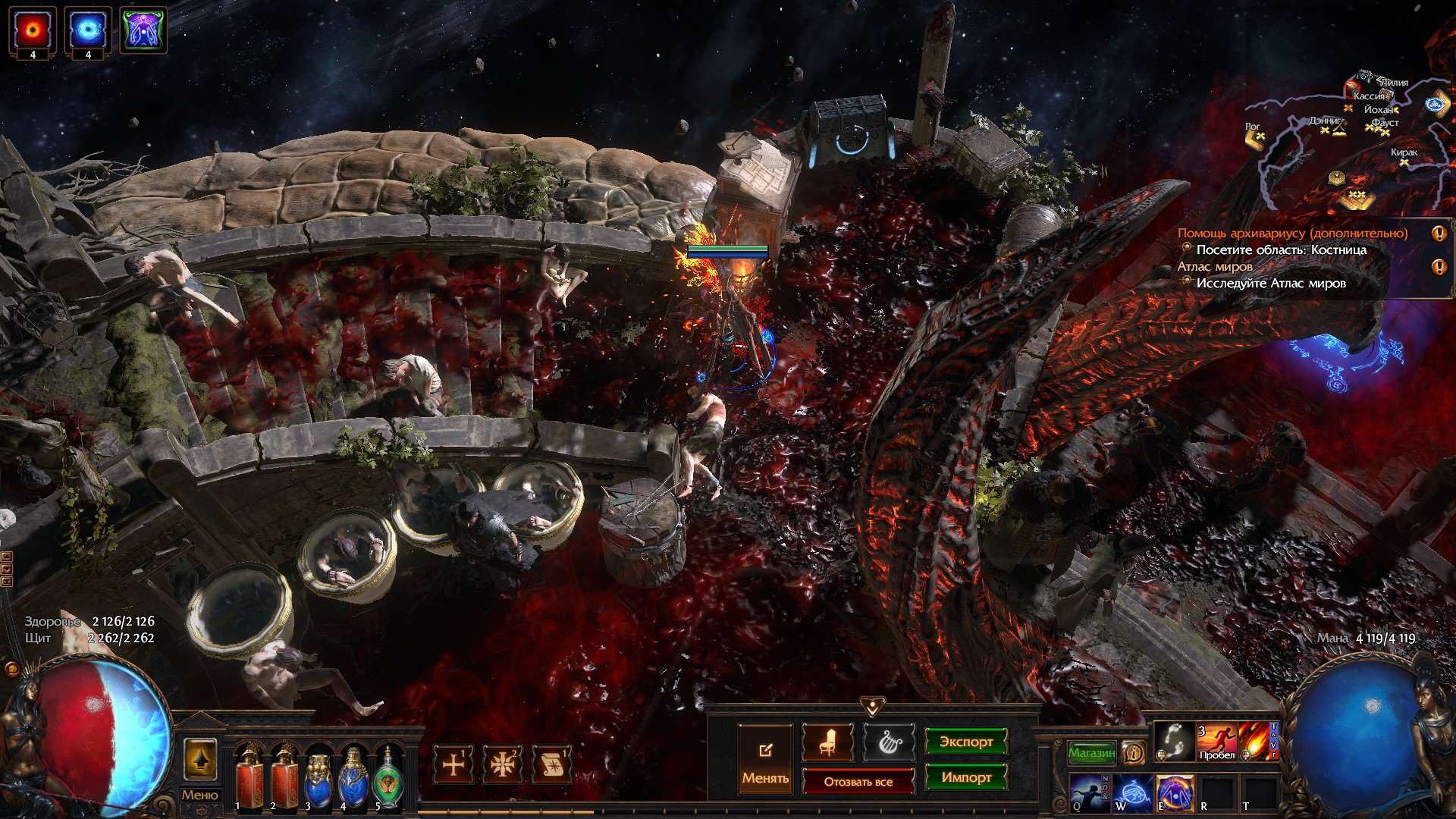The image size is (1456, 819).
Task: Click the scroll with star icon
Action: 552,764
